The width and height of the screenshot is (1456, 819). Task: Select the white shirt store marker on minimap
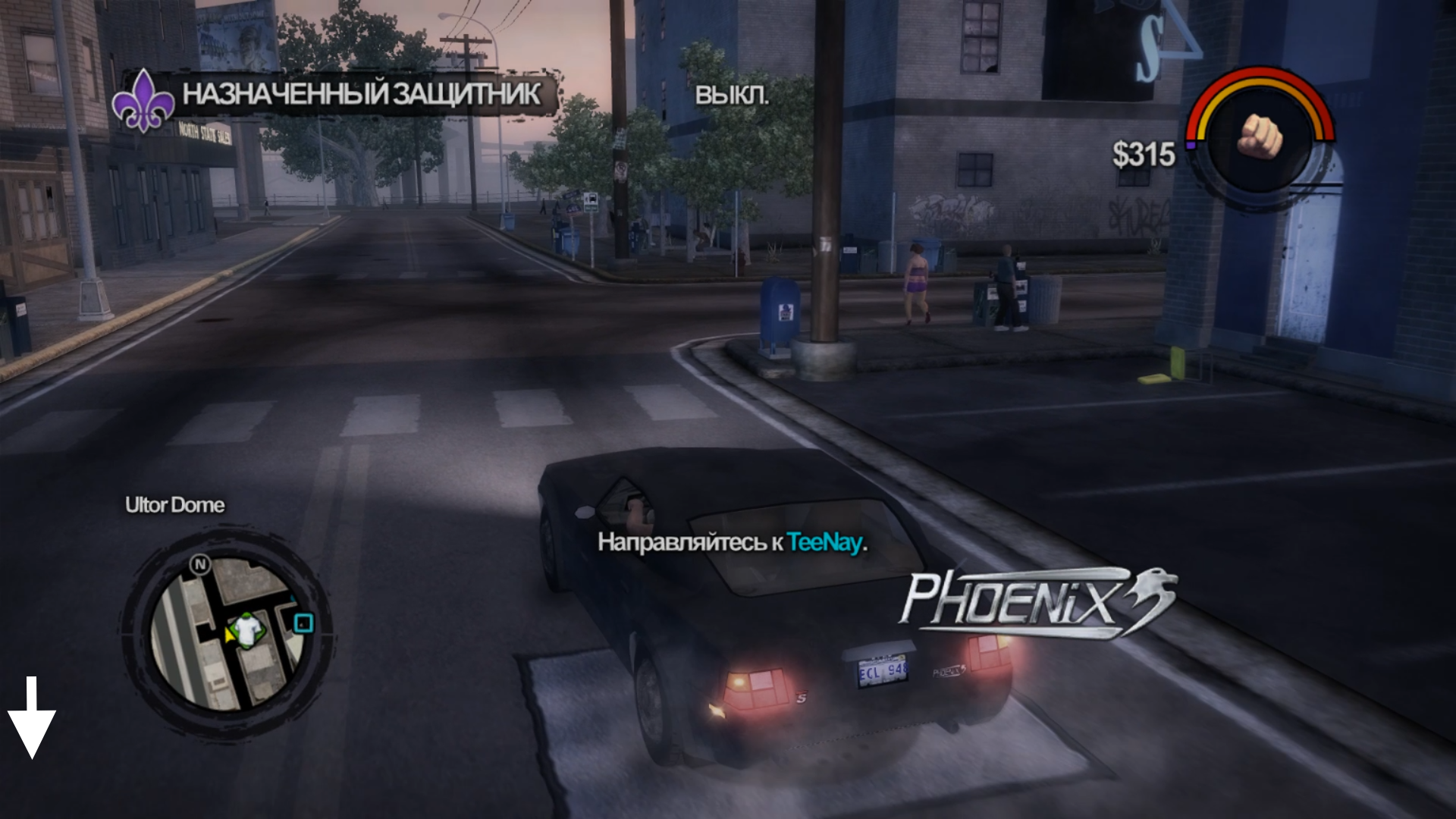tap(245, 630)
